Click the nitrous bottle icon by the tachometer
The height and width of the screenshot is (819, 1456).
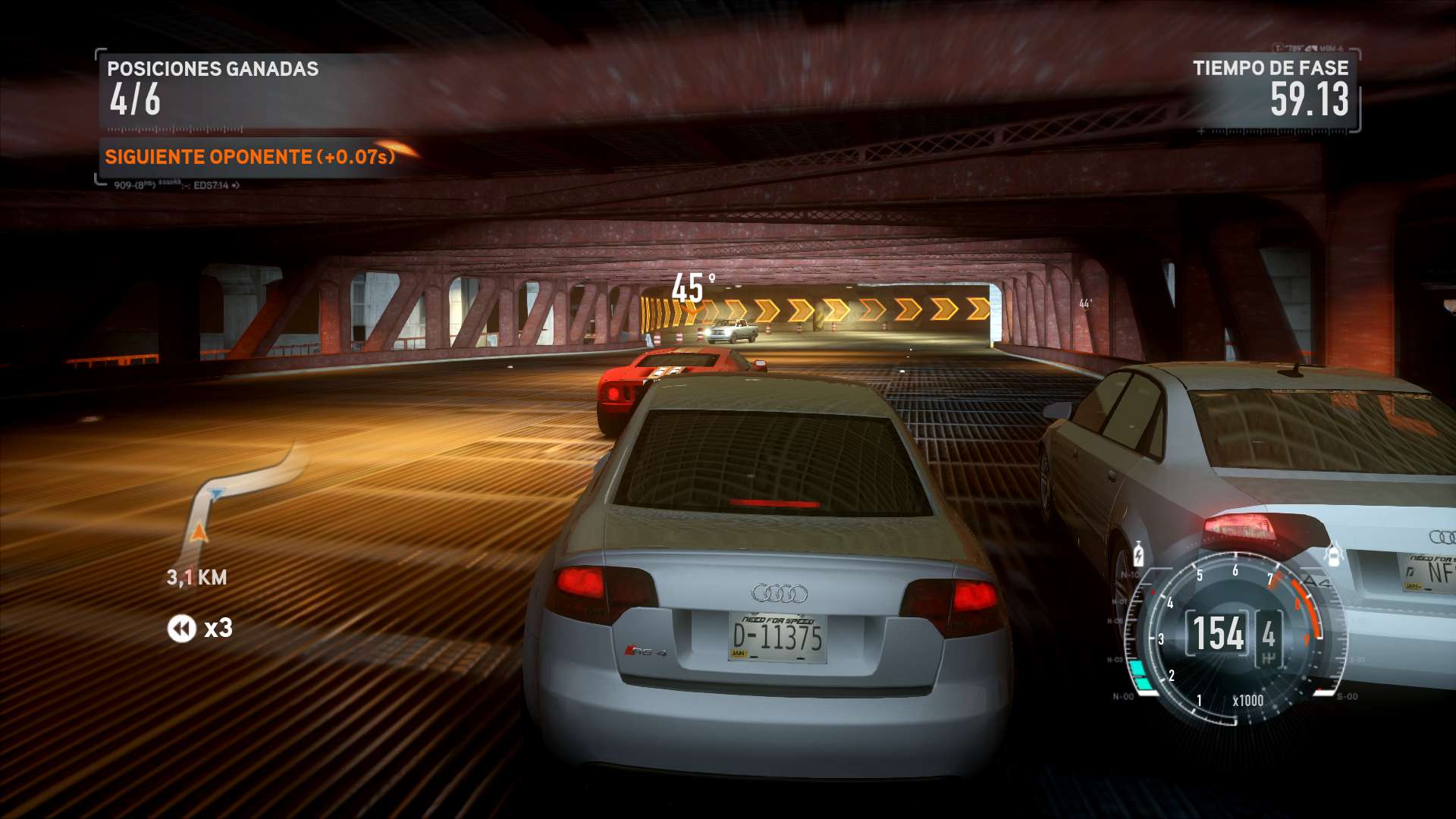click(x=1138, y=554)
